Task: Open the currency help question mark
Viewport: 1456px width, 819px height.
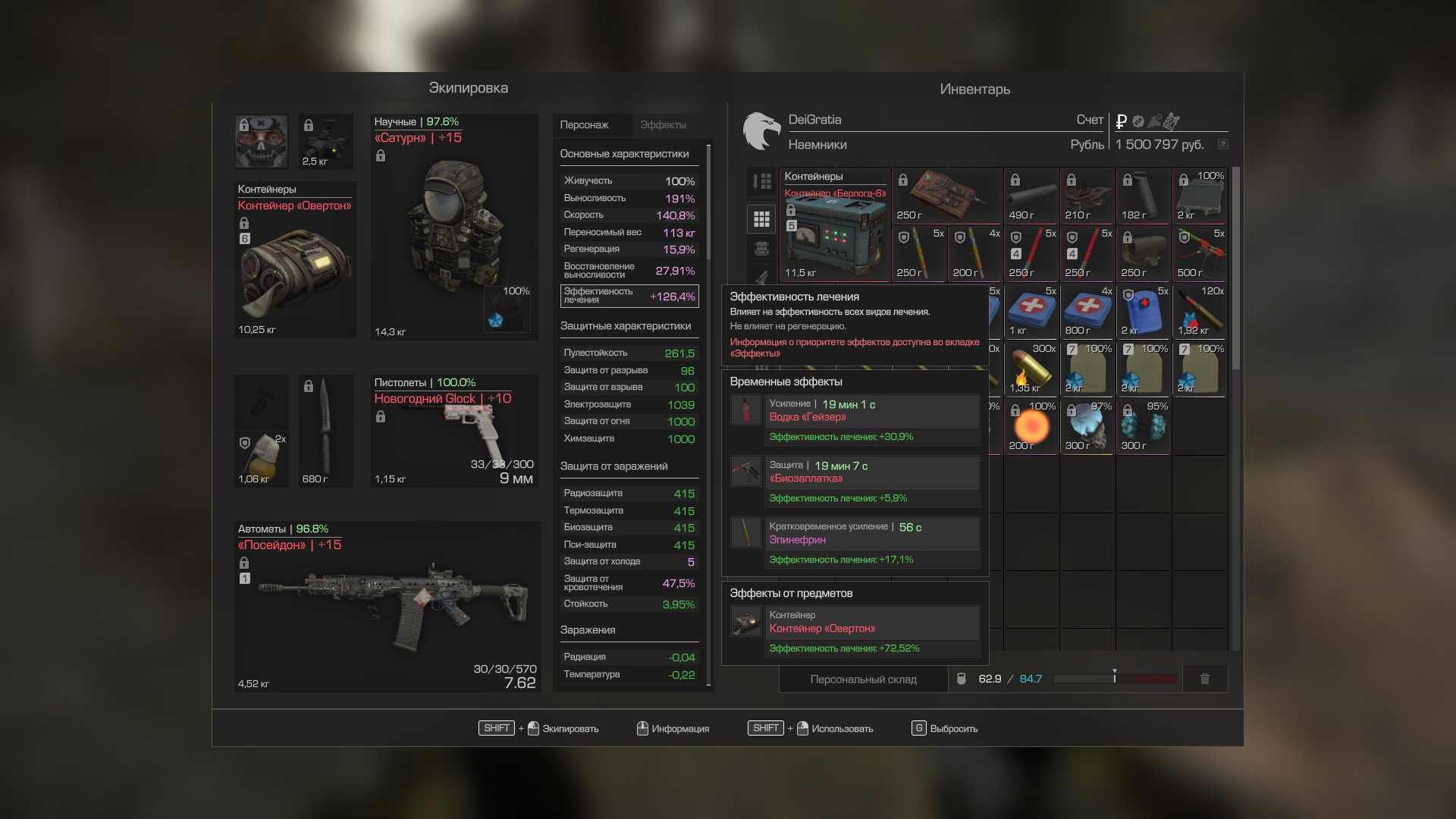Action: click(x=1222, y=144)
